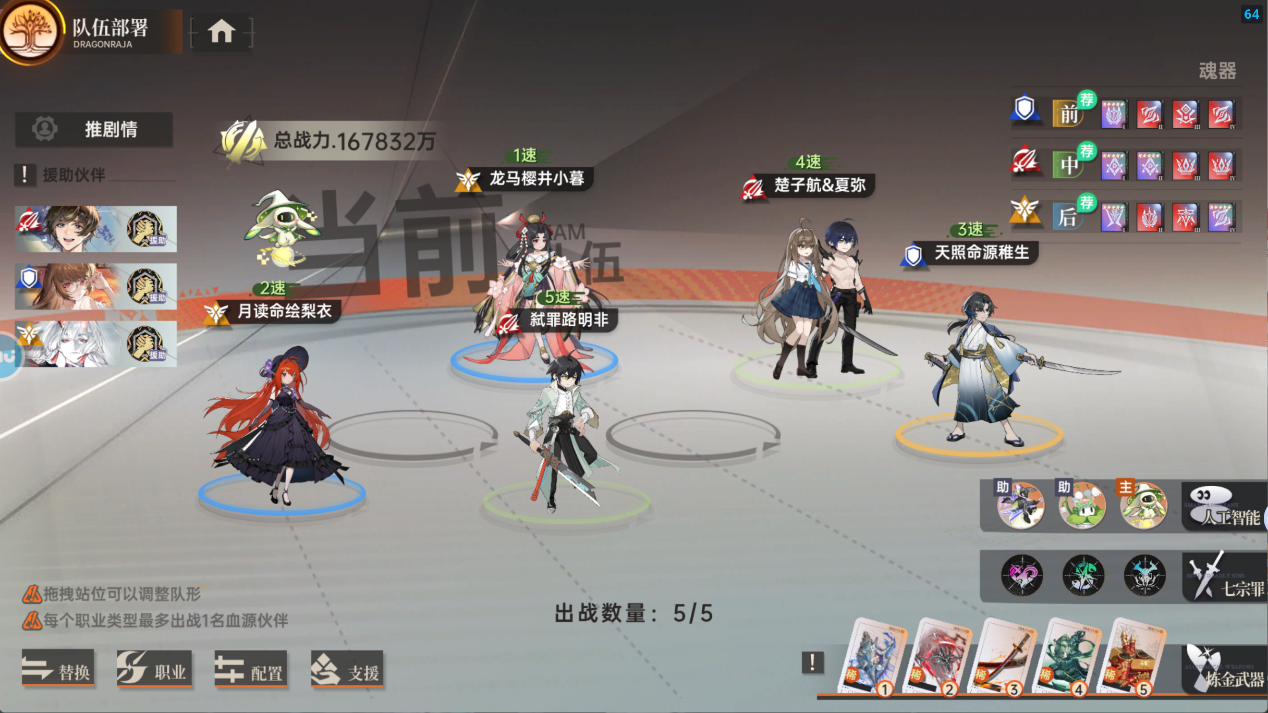Select unit 月读命绘梨衣 on the field
The width and height of the screenshot is (1268, 713).
[x=276, y=420]
